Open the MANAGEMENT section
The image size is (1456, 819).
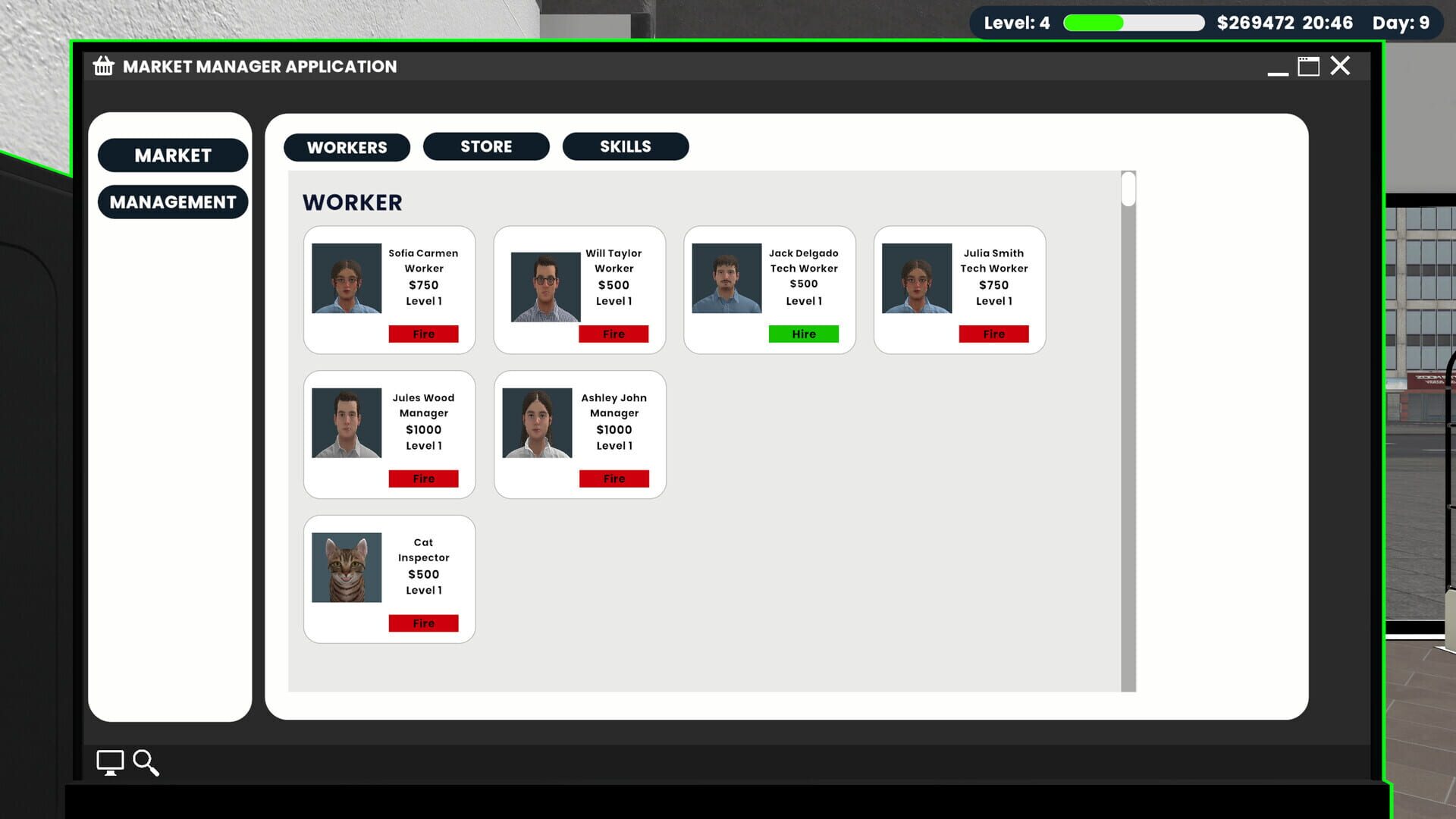pos(172,202)
